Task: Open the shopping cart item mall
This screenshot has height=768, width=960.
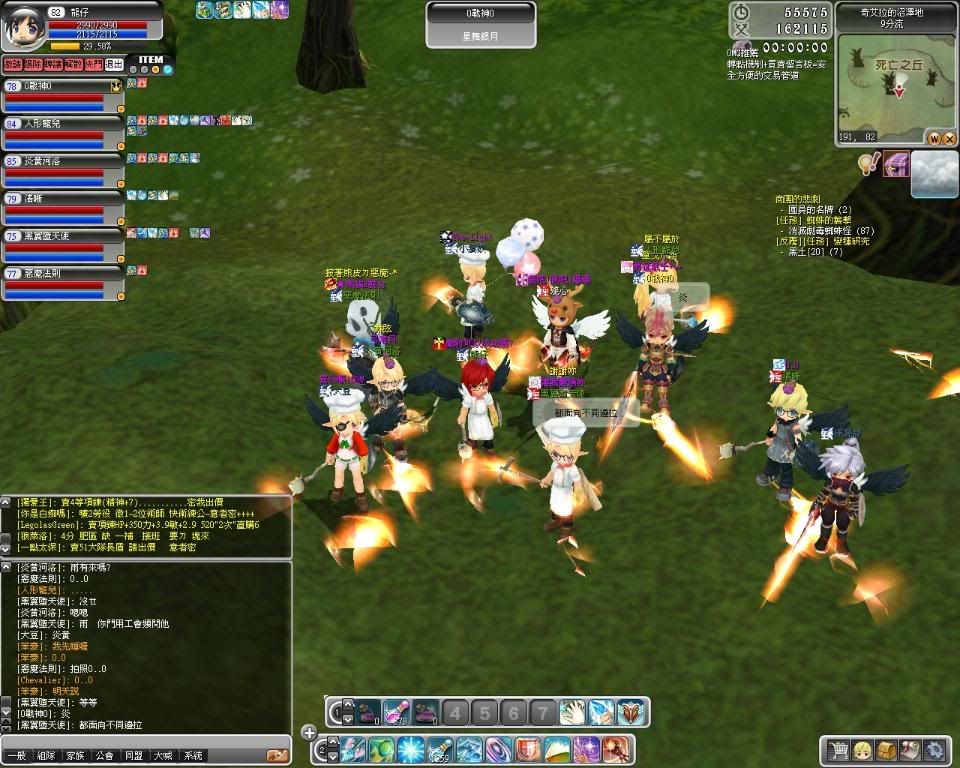Action: (x=838, y=749)
